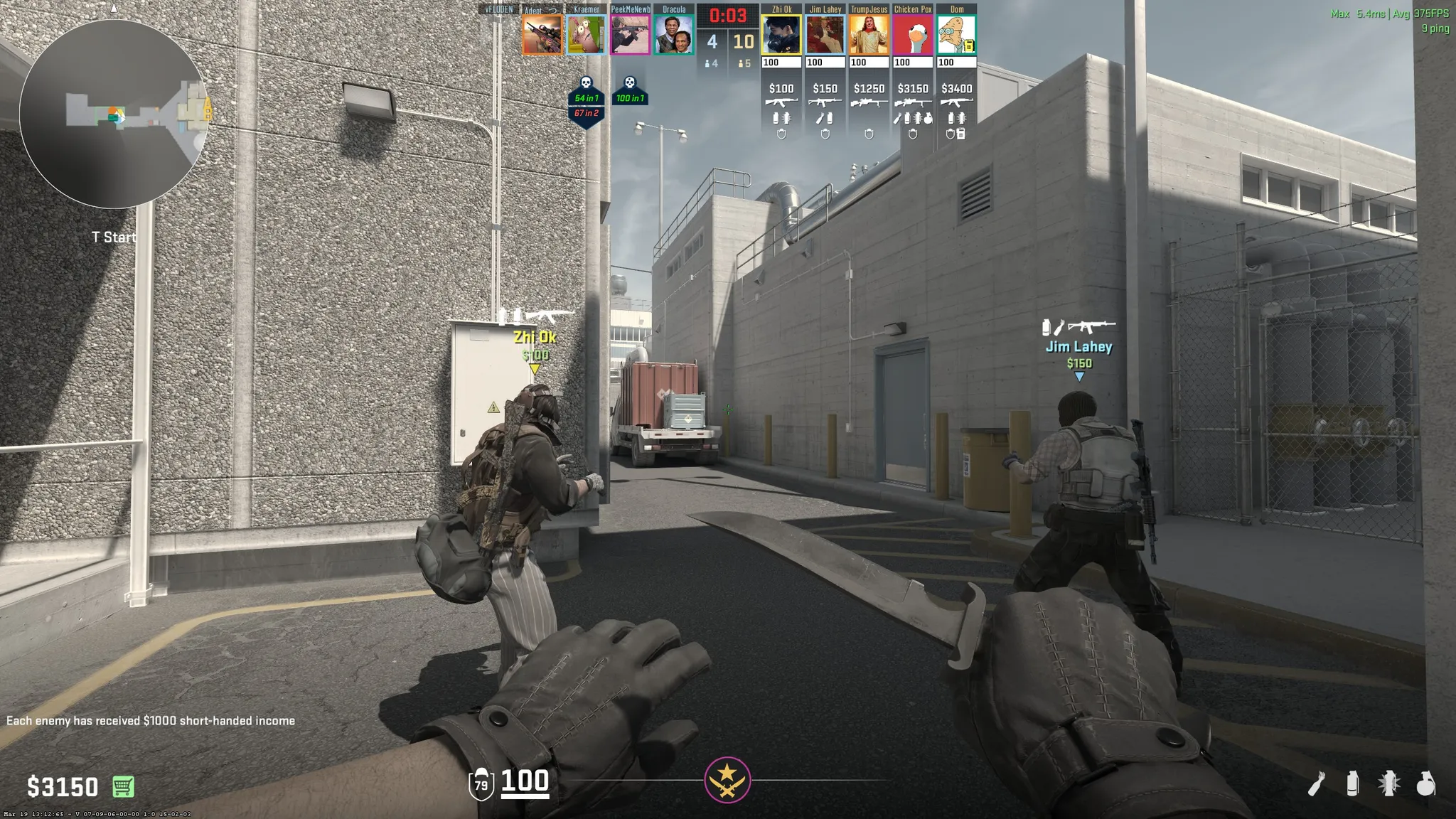Select the molotov in the grenade bar
Viewport: 1456px width, 819px height.
click(1317, 784)
